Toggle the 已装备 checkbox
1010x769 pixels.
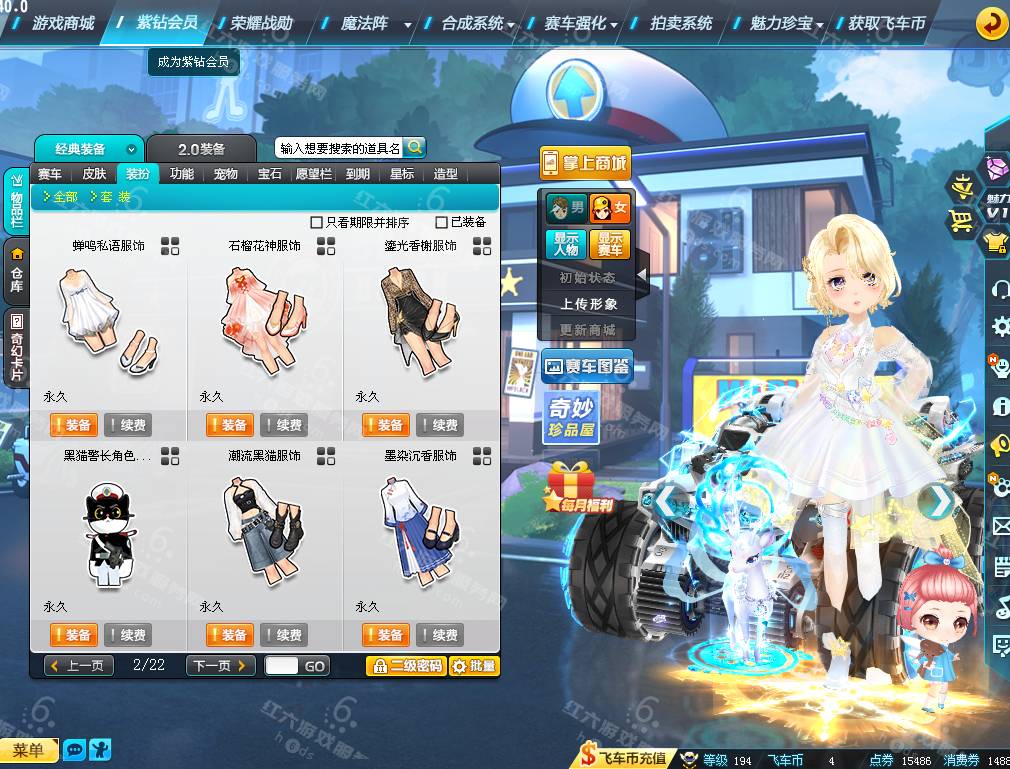[442, 222]
